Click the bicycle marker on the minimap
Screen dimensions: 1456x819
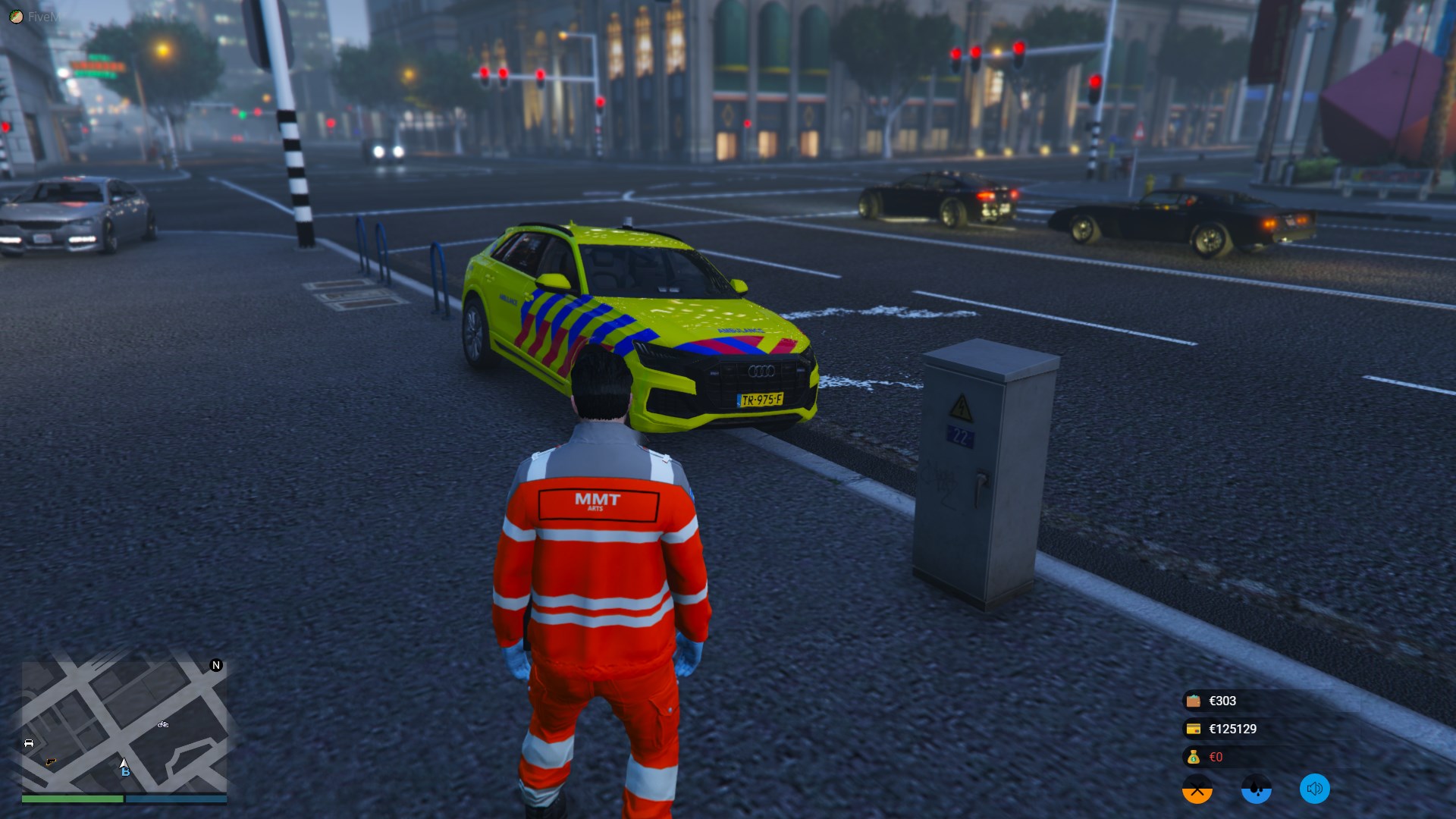[163, 725]
